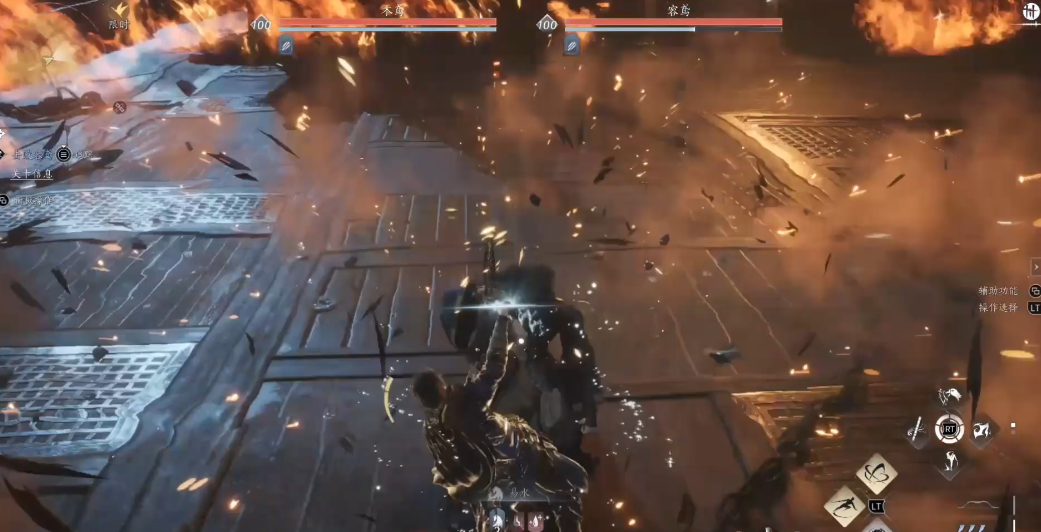Screen dimensions: 1041x532
Task: Open the 限时 limited-time event icon
Action: click(118, 12)
